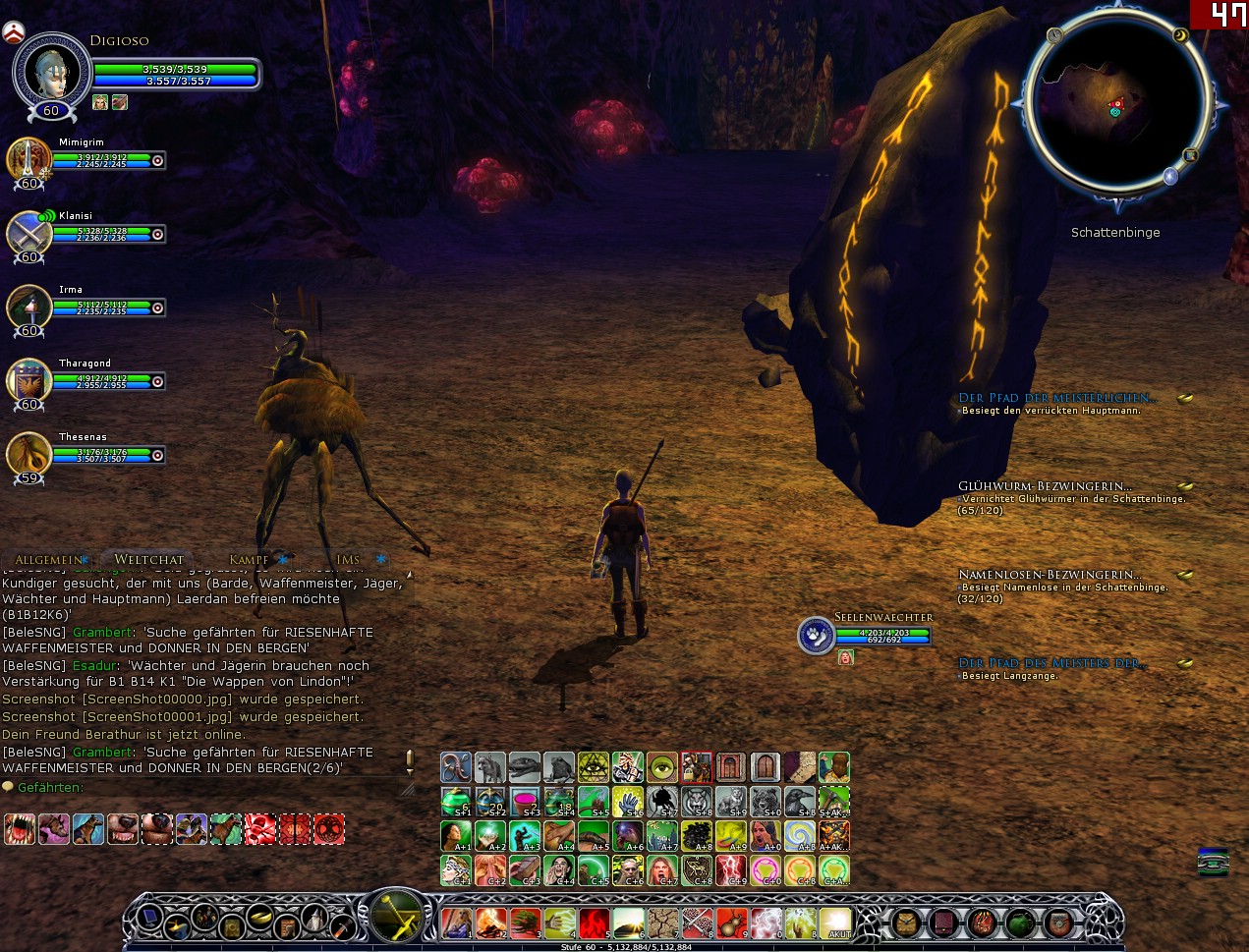The height and width of the screenshot is (952, 1249).
Task: Use the yellow eye-in-triangle skill
Action: coord(594,767)
